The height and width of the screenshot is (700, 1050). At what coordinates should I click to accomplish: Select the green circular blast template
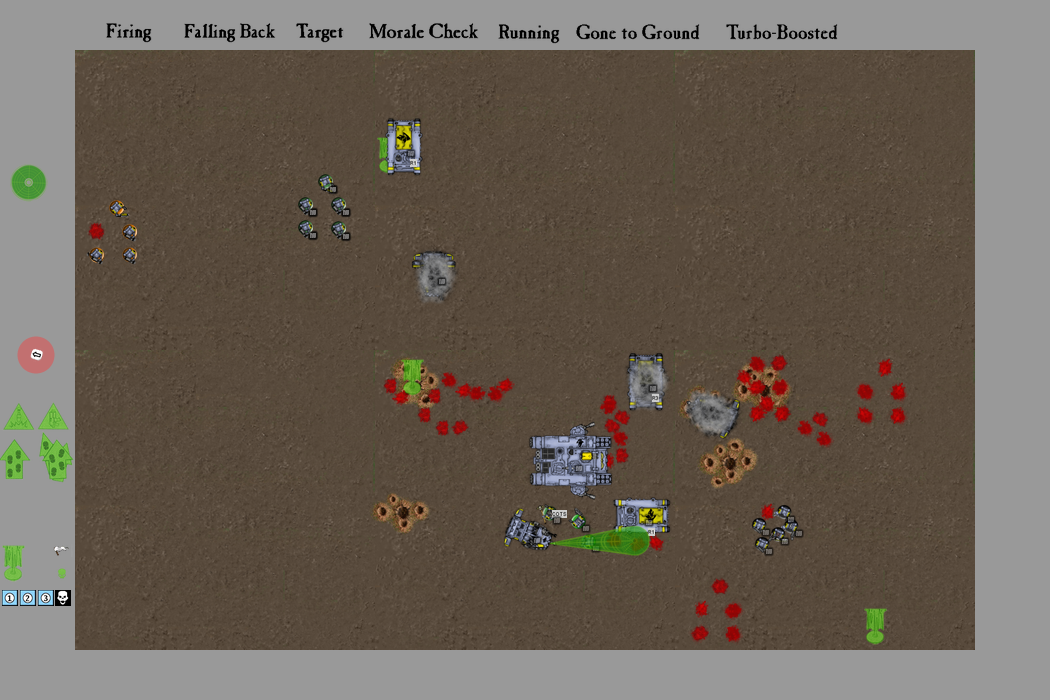pos(29,182)
